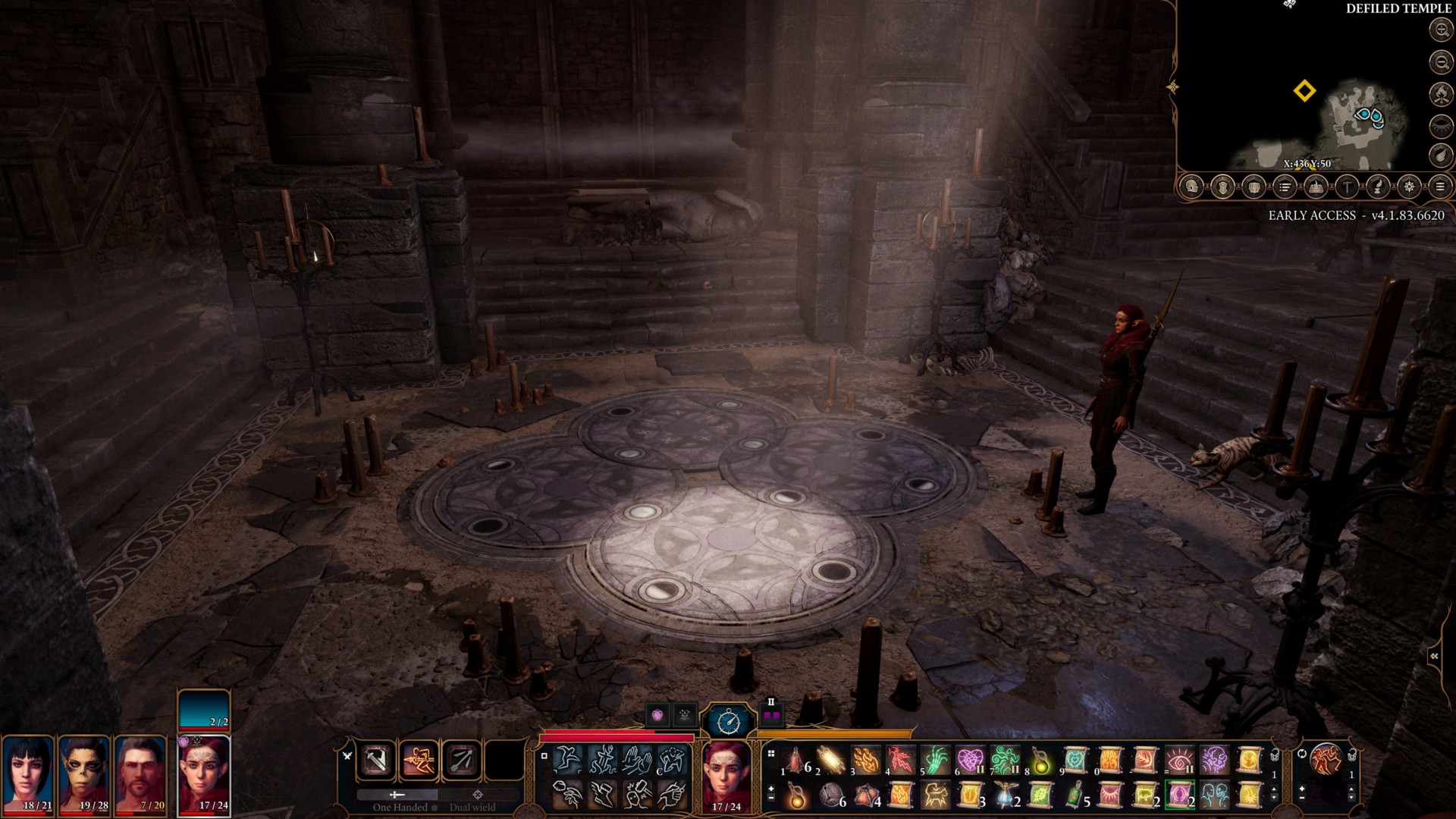Screen dimensions: 1456x819
Task: Activate the stopwatch turn-based mode button
Action: 729,720
